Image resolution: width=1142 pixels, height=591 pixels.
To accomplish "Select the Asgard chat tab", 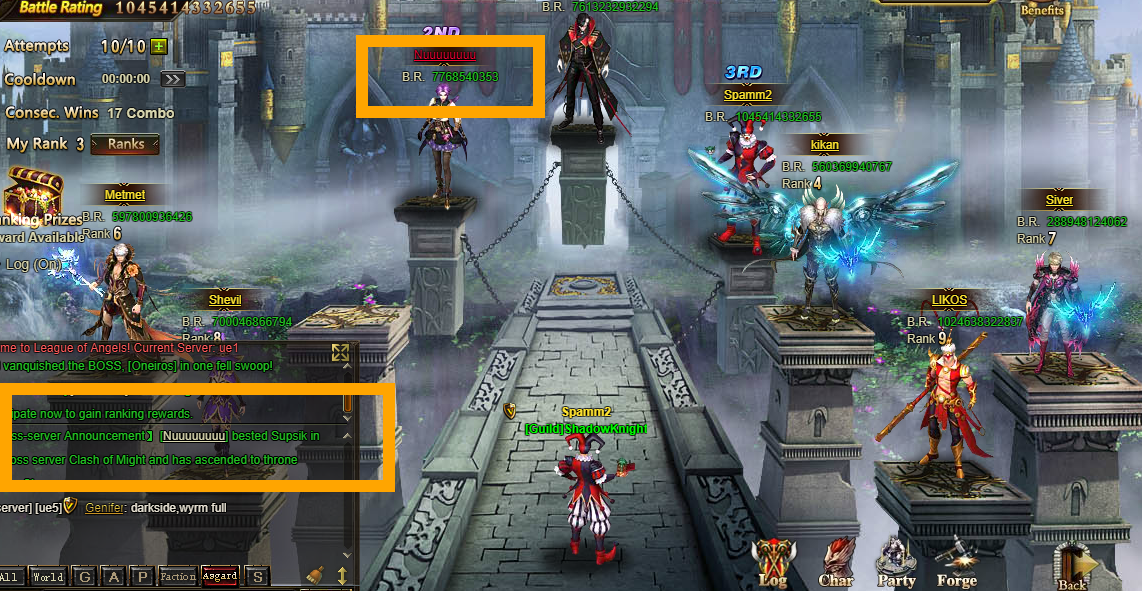I will point(220,577).
